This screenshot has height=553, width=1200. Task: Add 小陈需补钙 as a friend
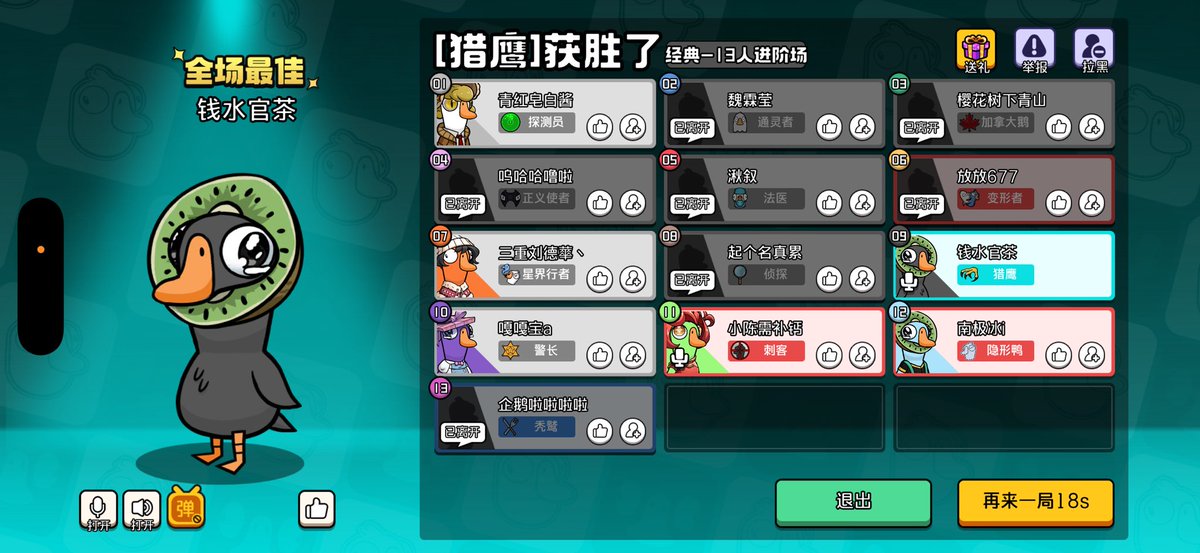pos(861,354)
